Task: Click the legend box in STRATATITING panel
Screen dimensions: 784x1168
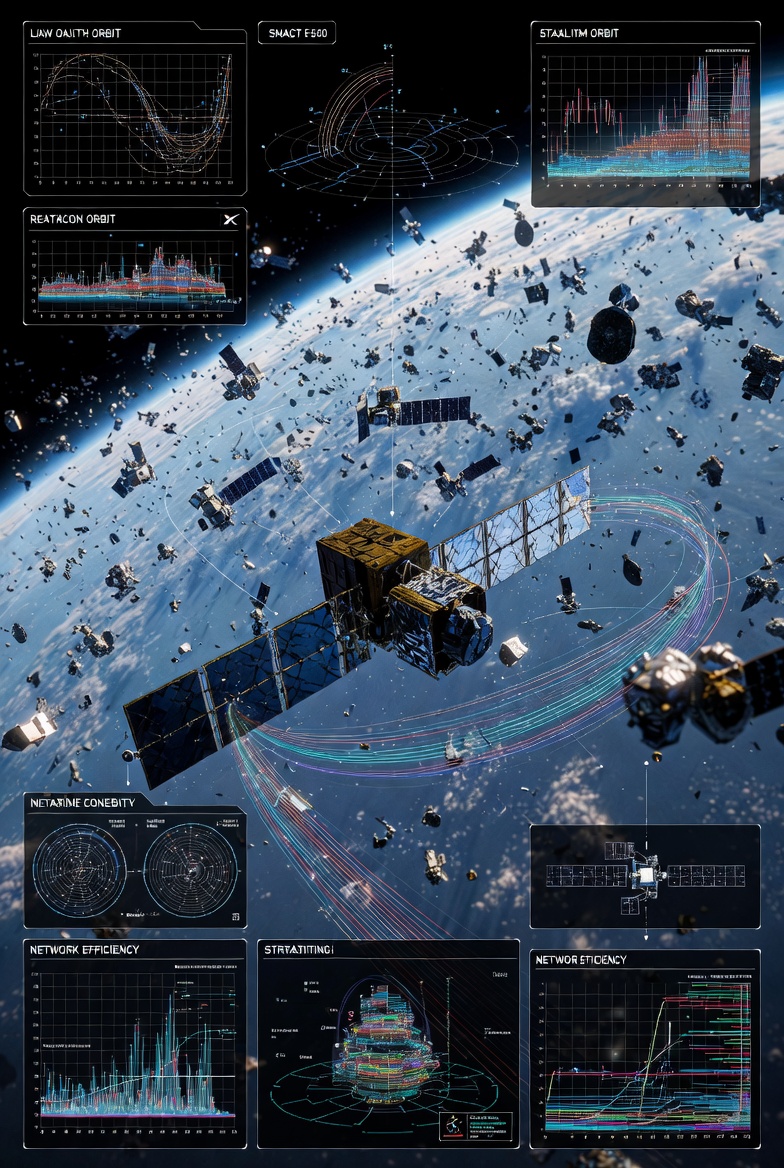Action: [x=476, y=1124]
